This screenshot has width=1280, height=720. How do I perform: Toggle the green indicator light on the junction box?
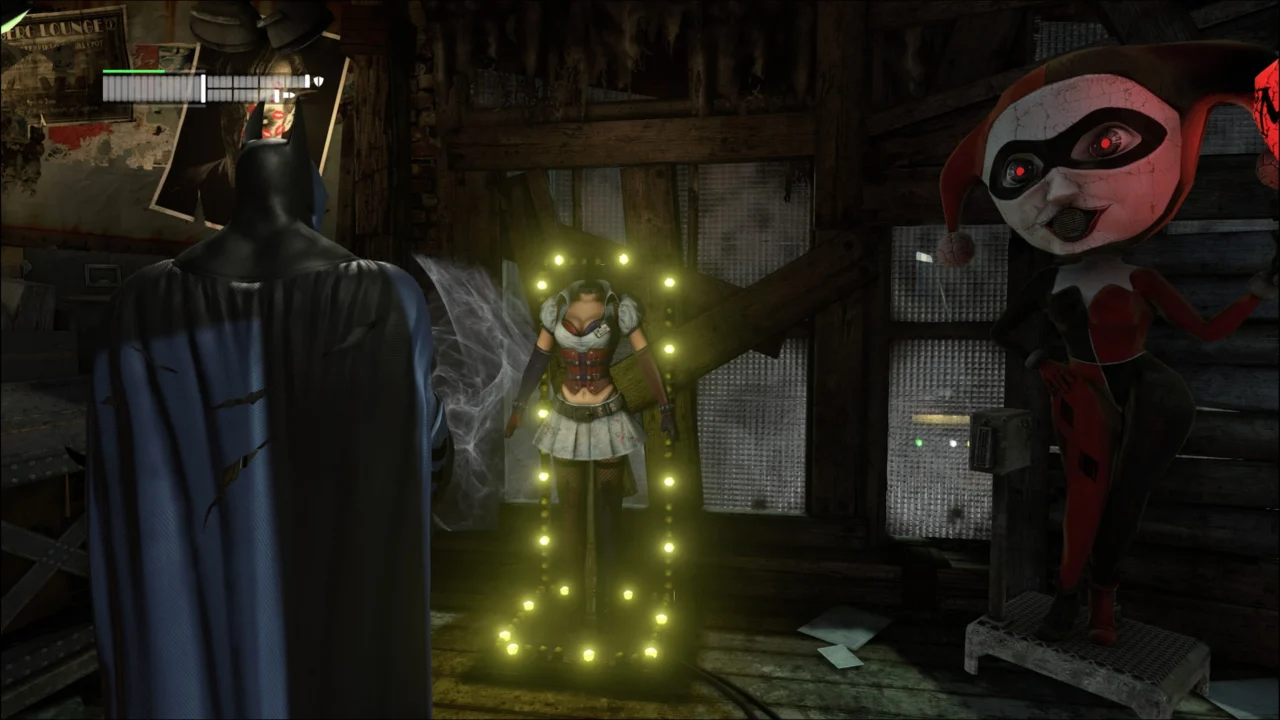tap(918, 441)
